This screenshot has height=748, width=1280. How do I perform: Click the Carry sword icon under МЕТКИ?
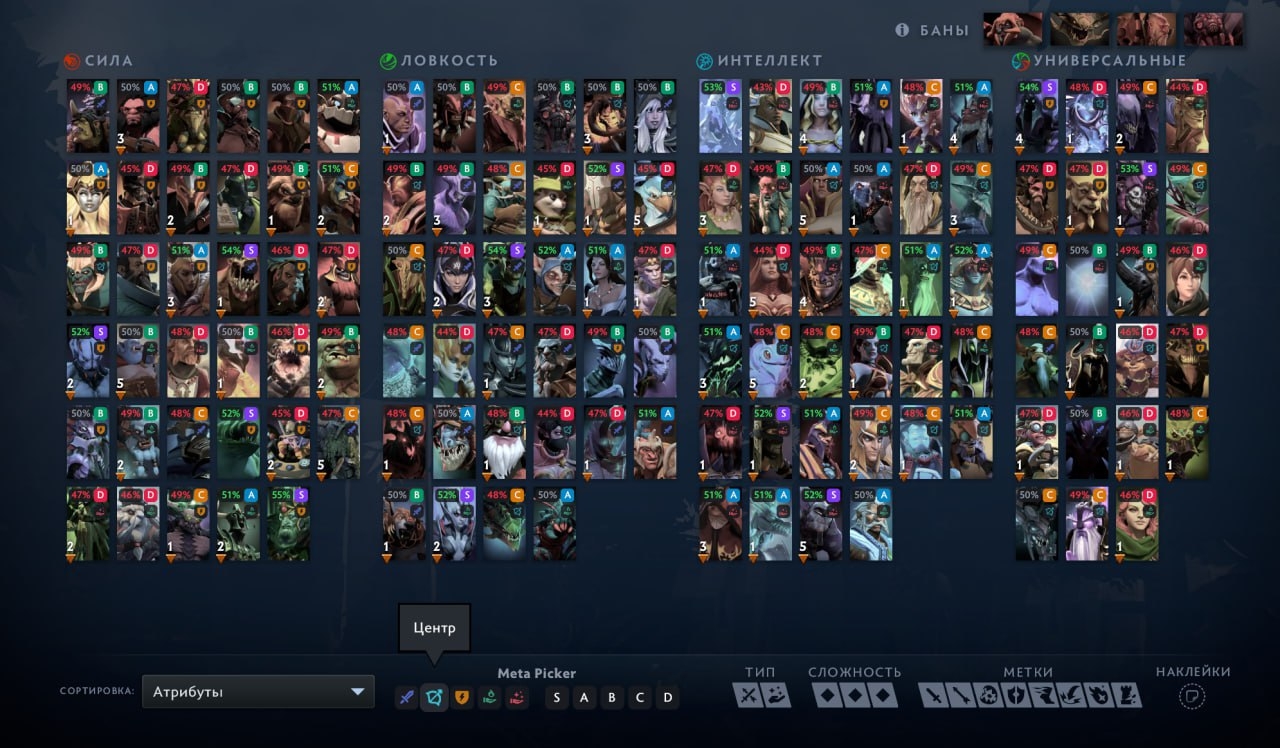(x=932, y=695)
